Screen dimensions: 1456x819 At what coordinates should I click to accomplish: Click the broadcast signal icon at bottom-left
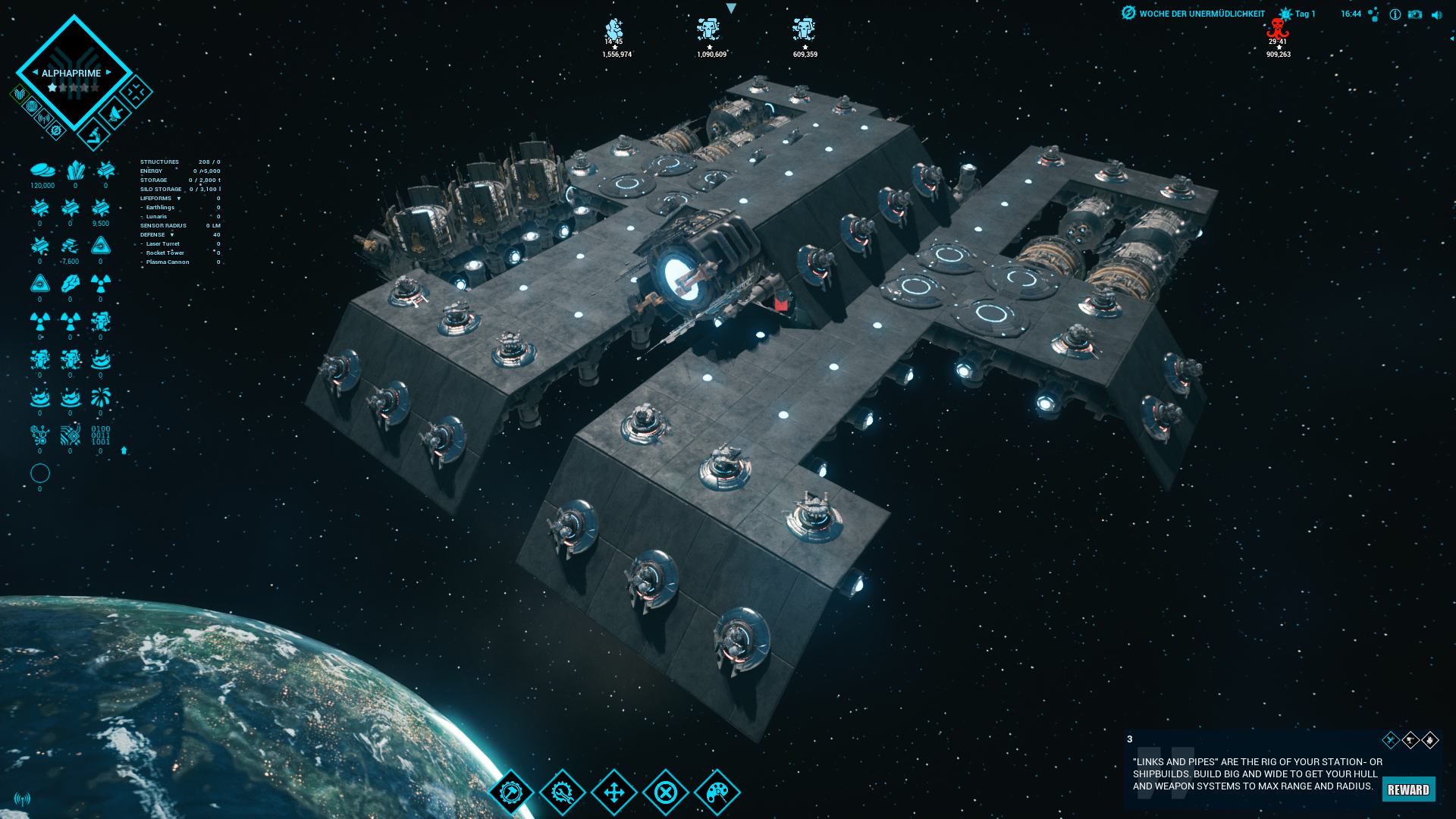coord(23,799)
